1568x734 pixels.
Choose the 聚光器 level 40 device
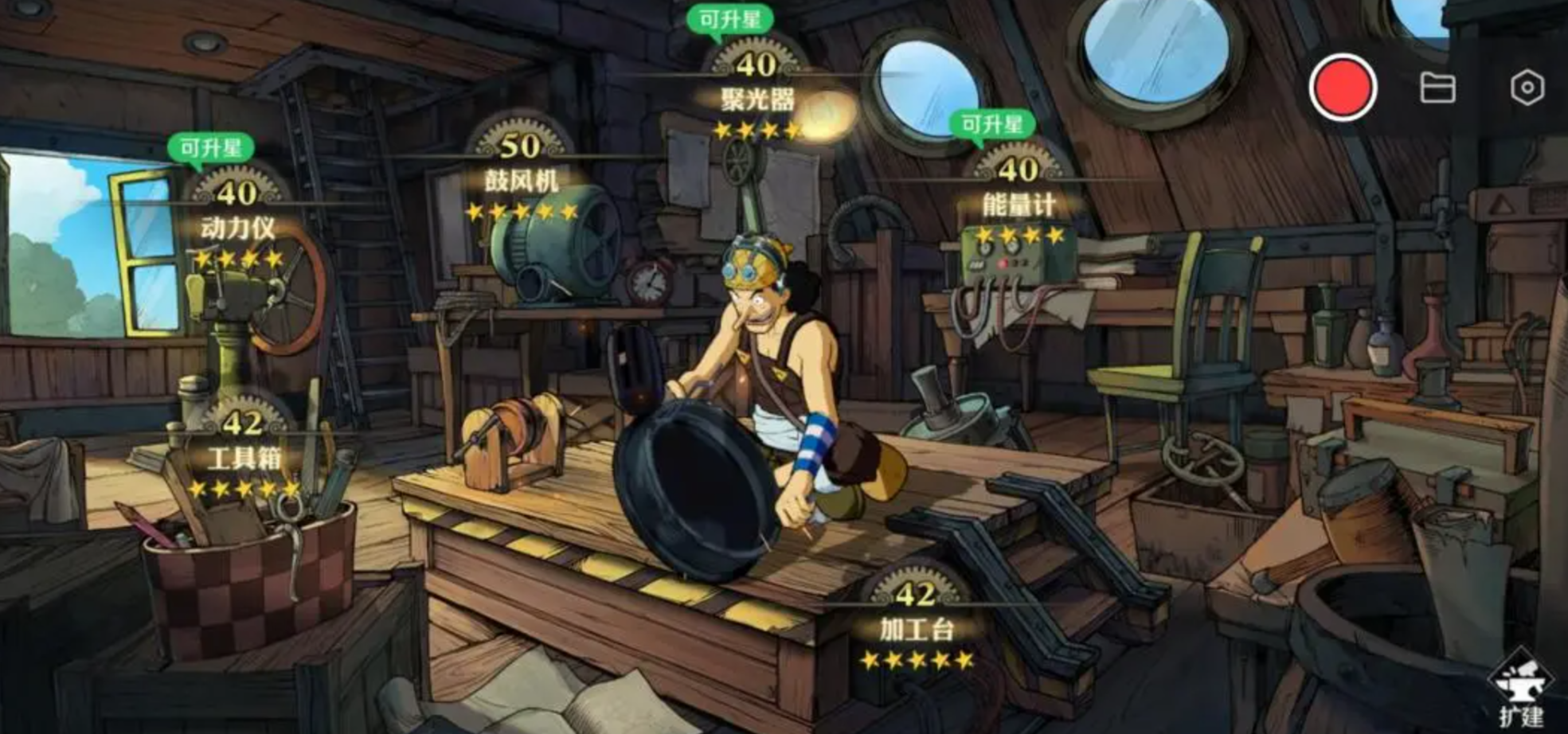[x=757, y=99]
